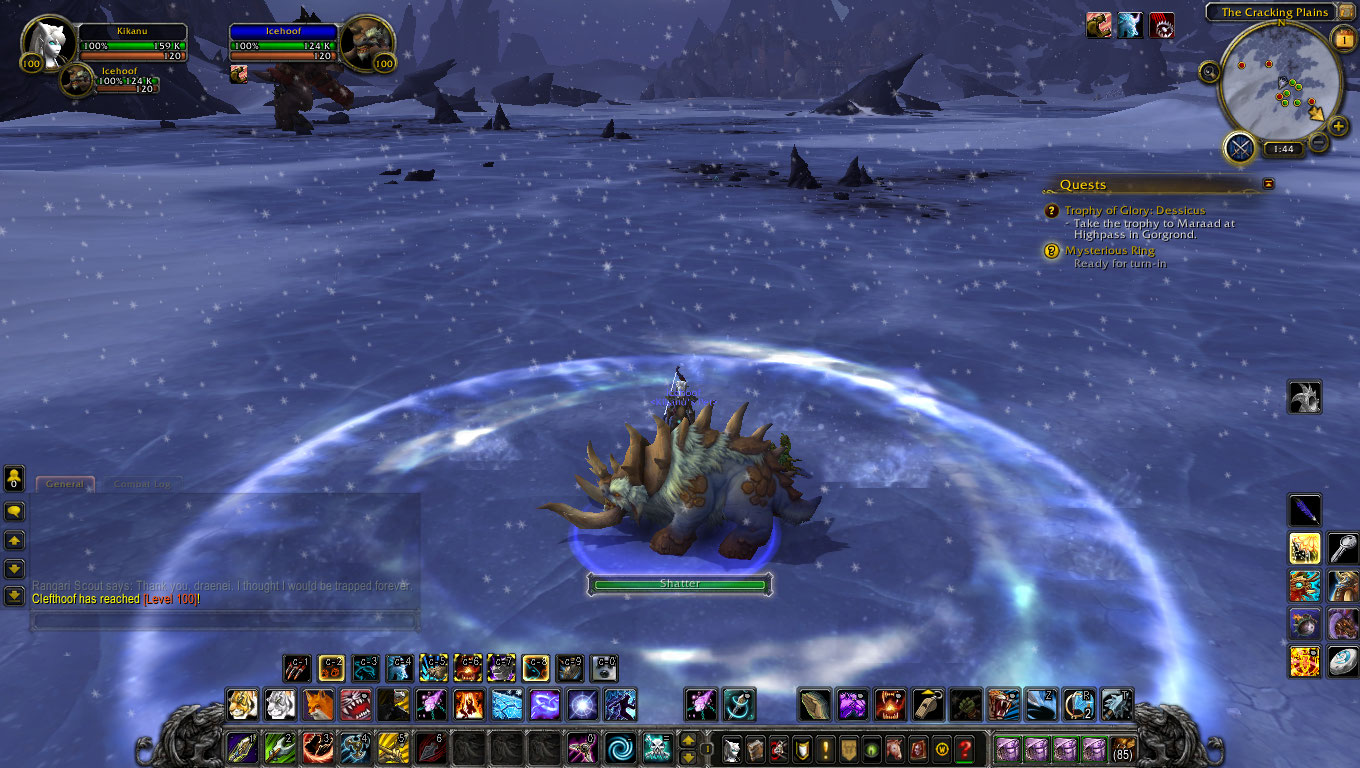This screenshot has width=1360, height=768.
Task: Use the fox aspect ability icon
Action: point(317,705)
